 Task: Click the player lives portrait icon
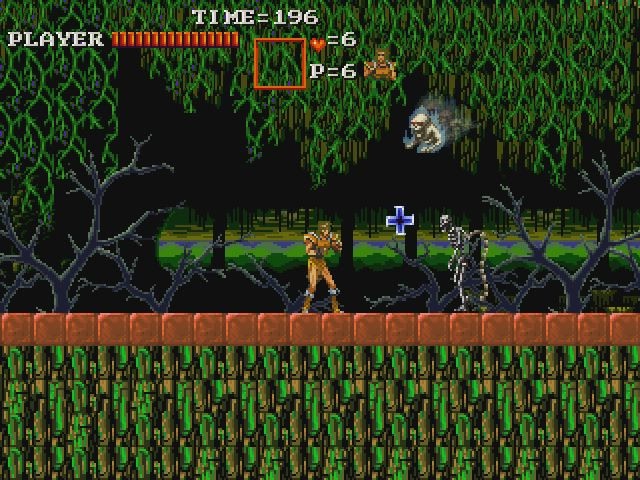click(x=378, y=66)
